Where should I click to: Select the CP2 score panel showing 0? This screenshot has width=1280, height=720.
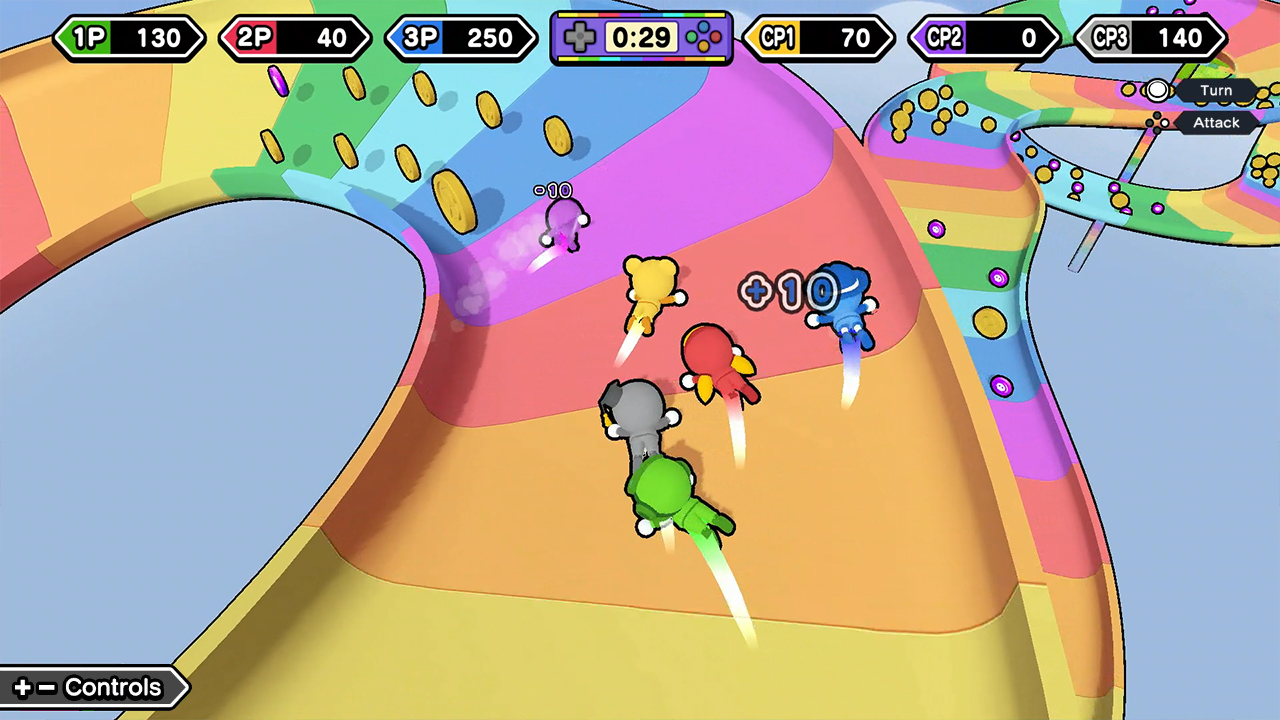point(983,38)
